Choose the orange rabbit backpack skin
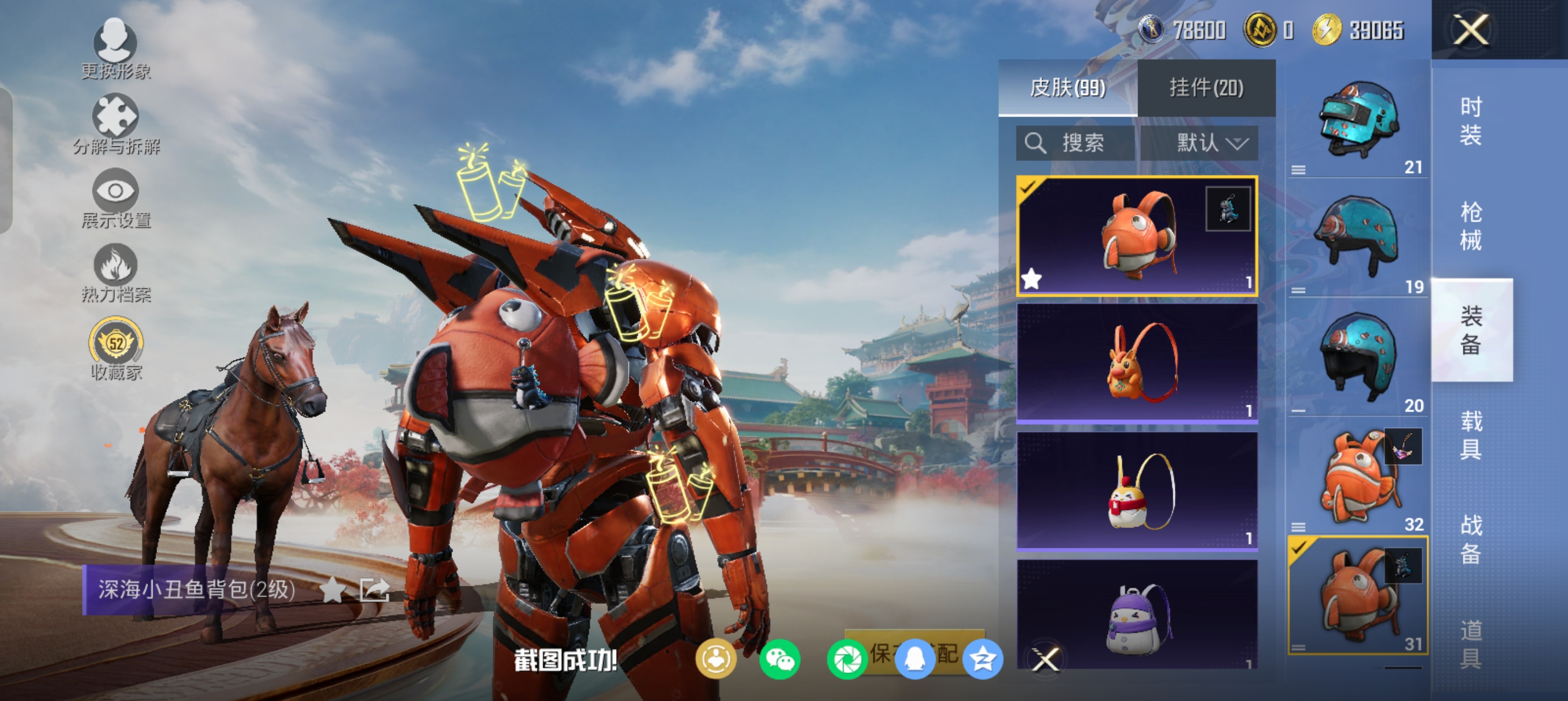The width and height of the screenshot is (1568, 701). click(x=1137, y=363)
